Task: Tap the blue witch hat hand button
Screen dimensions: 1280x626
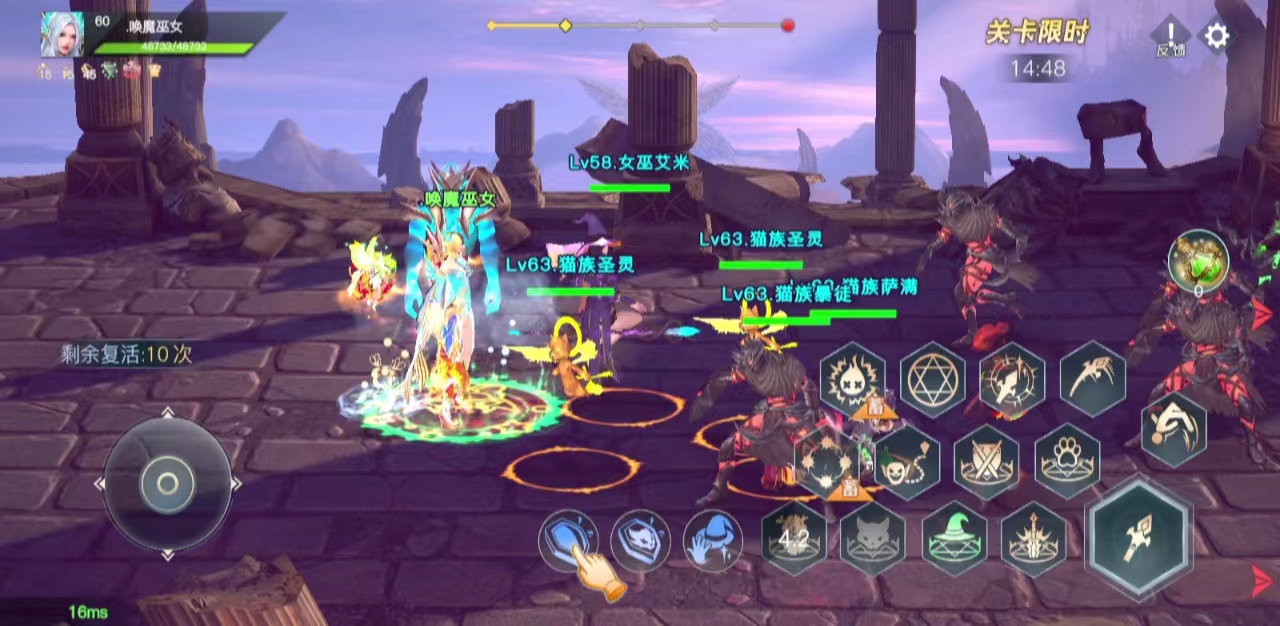Action: [x=712, y=541]
